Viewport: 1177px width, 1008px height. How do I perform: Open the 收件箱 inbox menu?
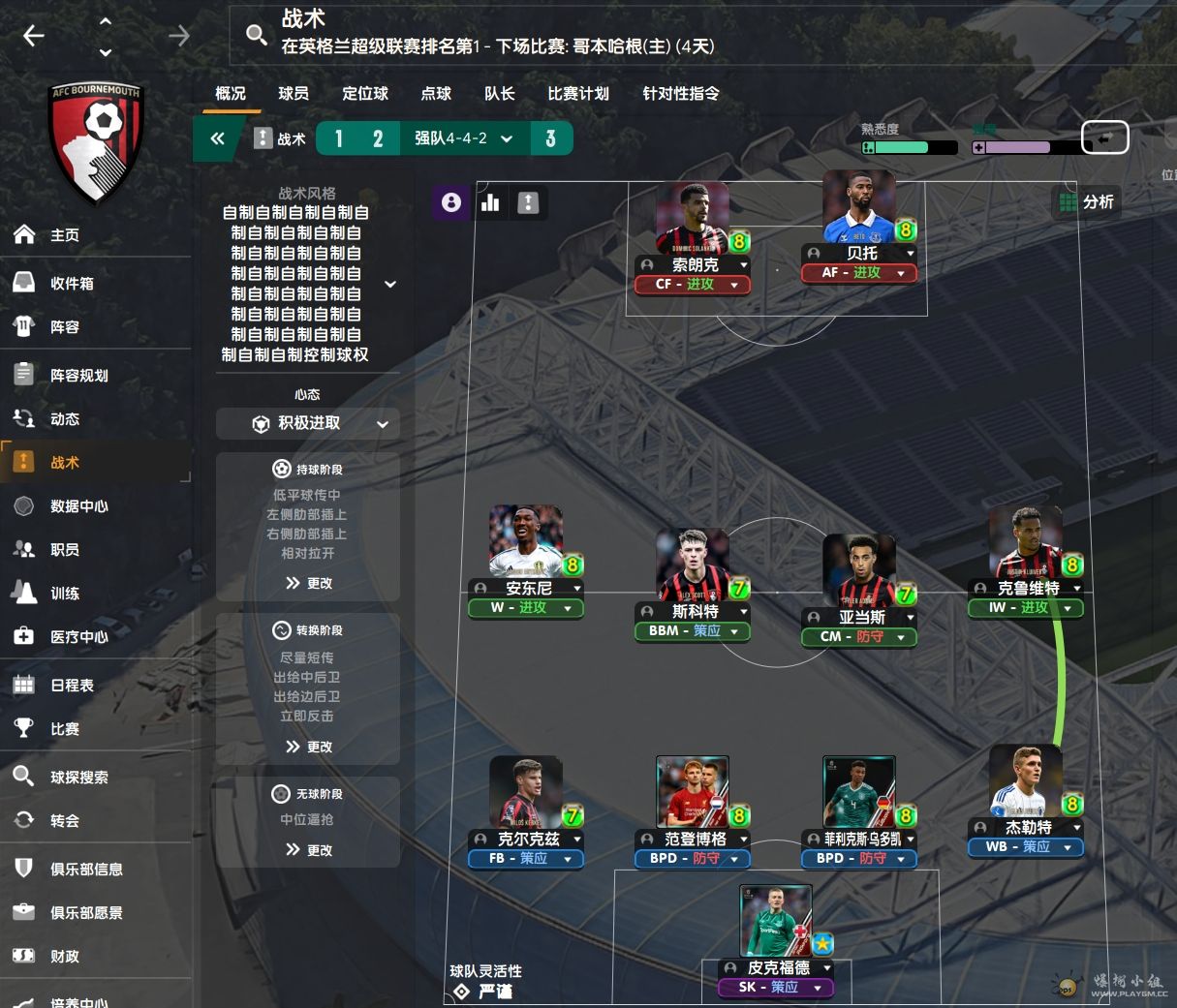pyautogui.click(x=72, y=284)
